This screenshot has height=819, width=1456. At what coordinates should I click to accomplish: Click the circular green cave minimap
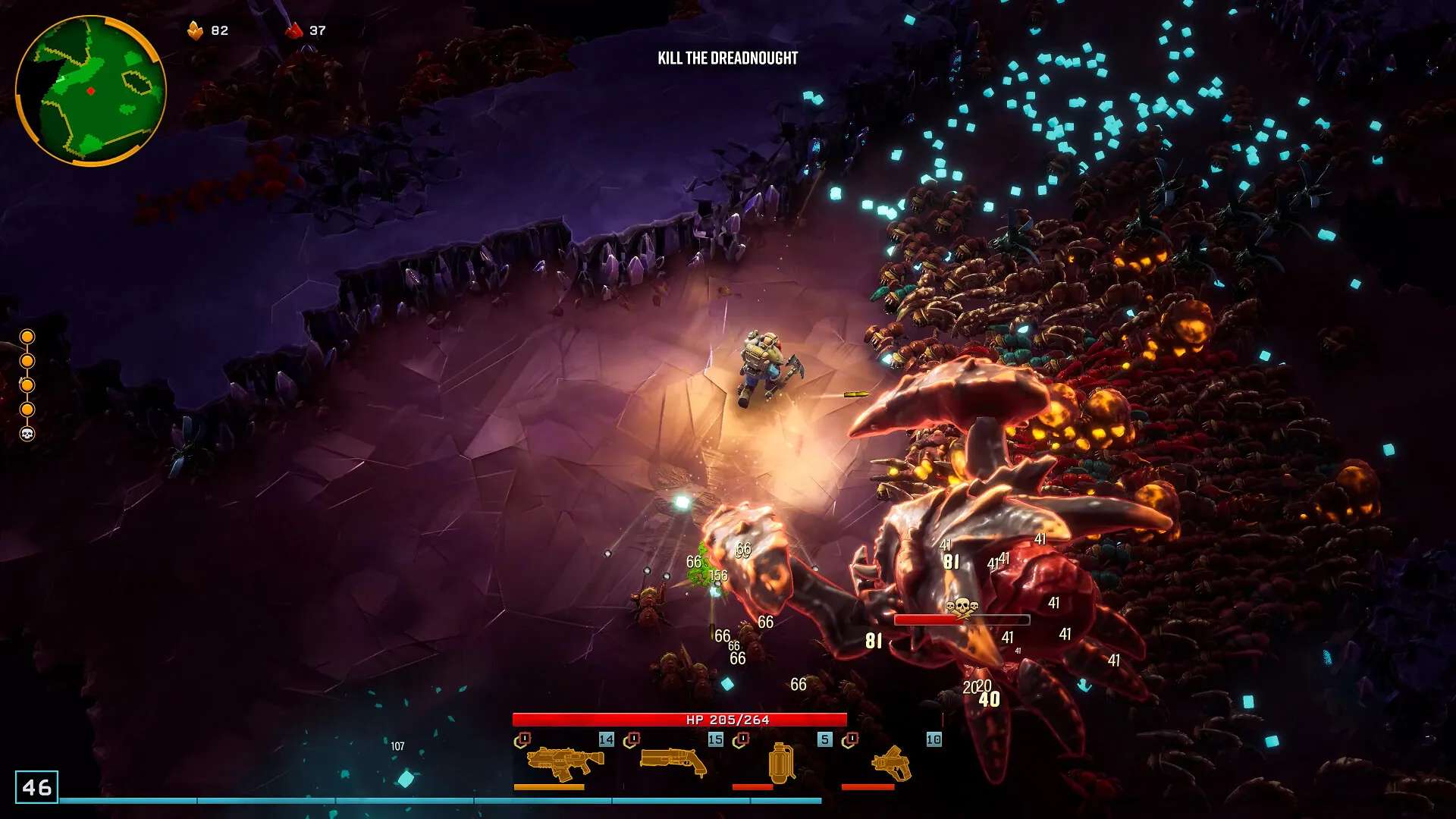click(90, 90)
